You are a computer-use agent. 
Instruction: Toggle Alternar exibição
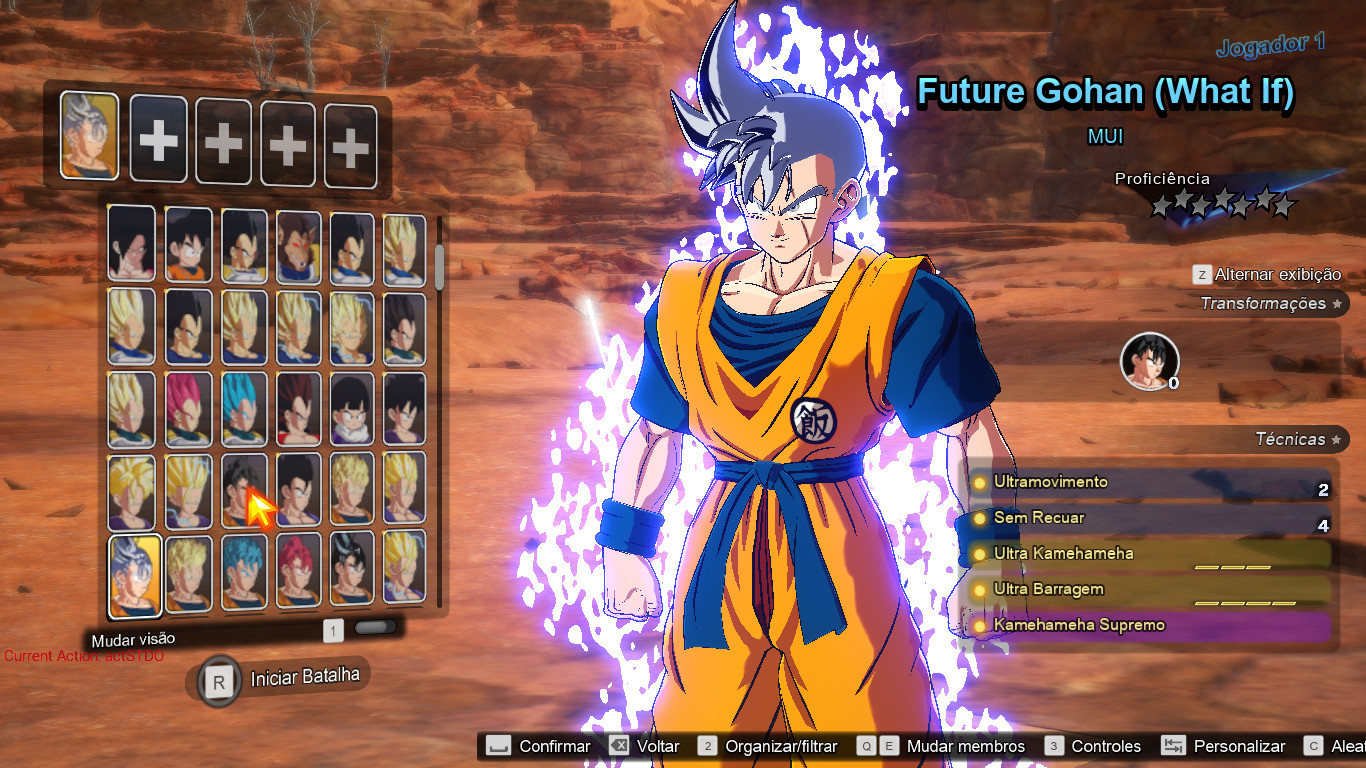1267,275
